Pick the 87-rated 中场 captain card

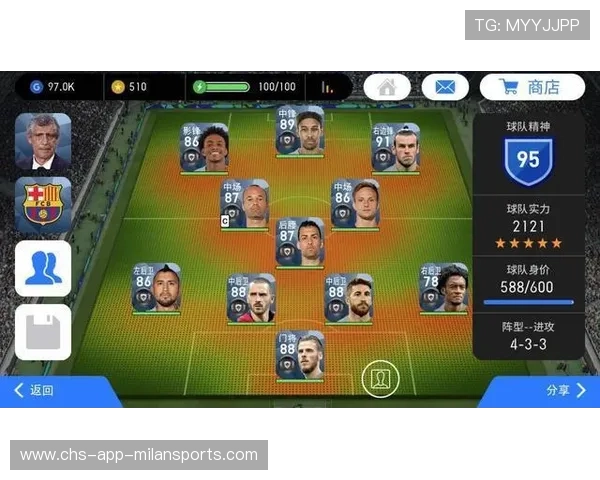click(x=244, y=204)
